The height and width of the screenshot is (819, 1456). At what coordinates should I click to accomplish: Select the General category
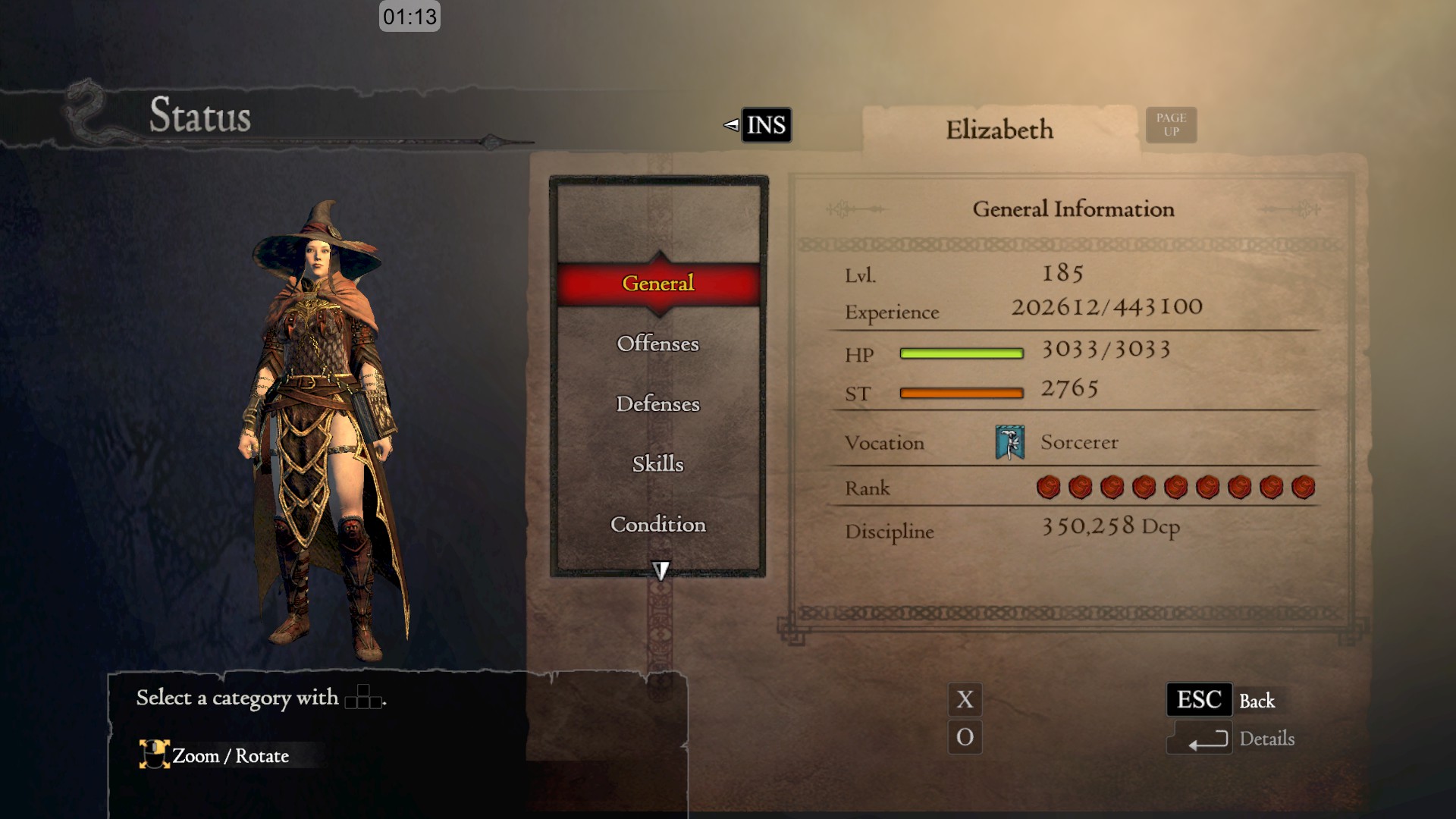point(657,283)
